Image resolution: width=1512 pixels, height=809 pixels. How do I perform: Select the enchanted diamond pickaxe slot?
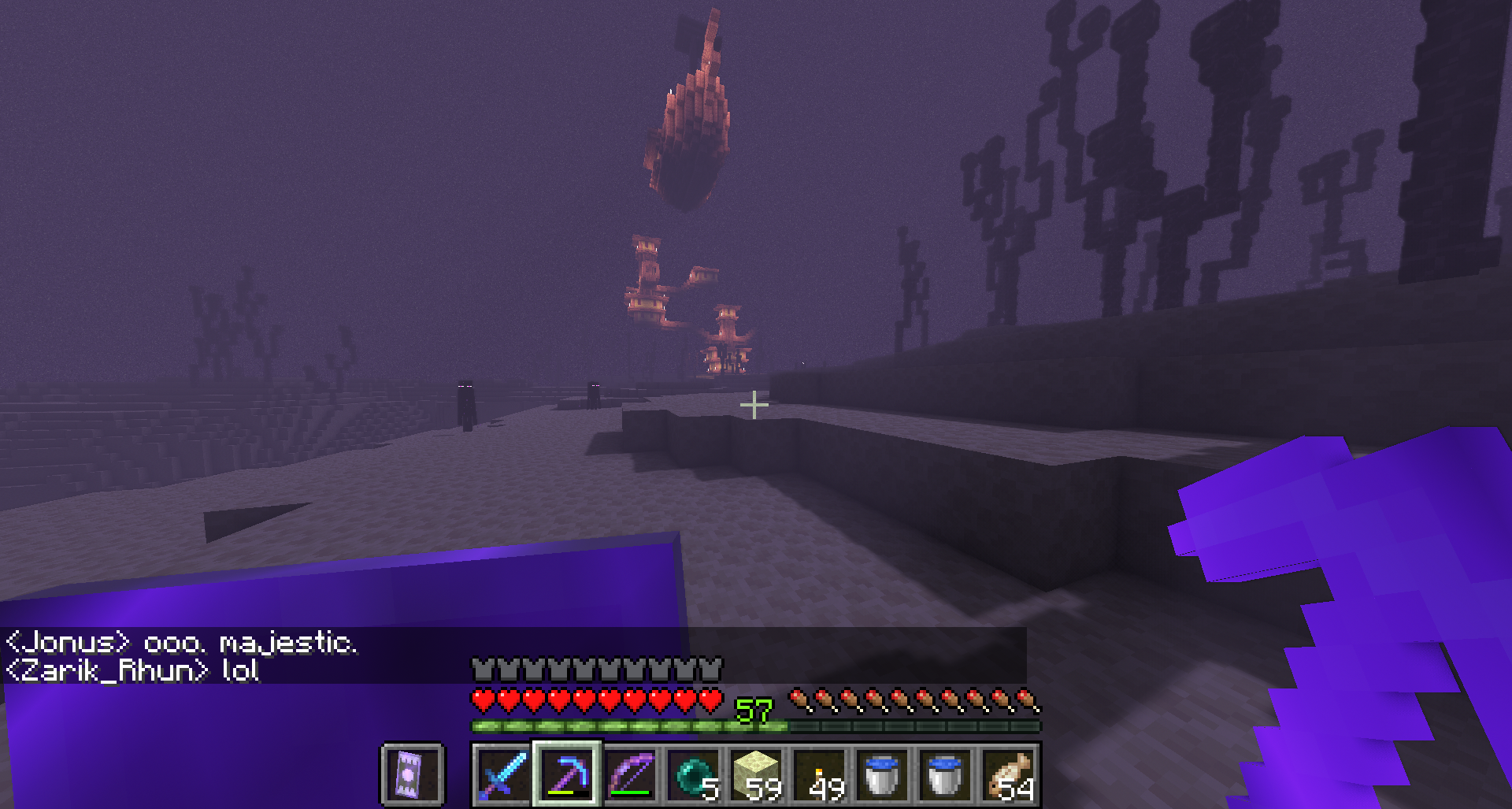(567, 774)
